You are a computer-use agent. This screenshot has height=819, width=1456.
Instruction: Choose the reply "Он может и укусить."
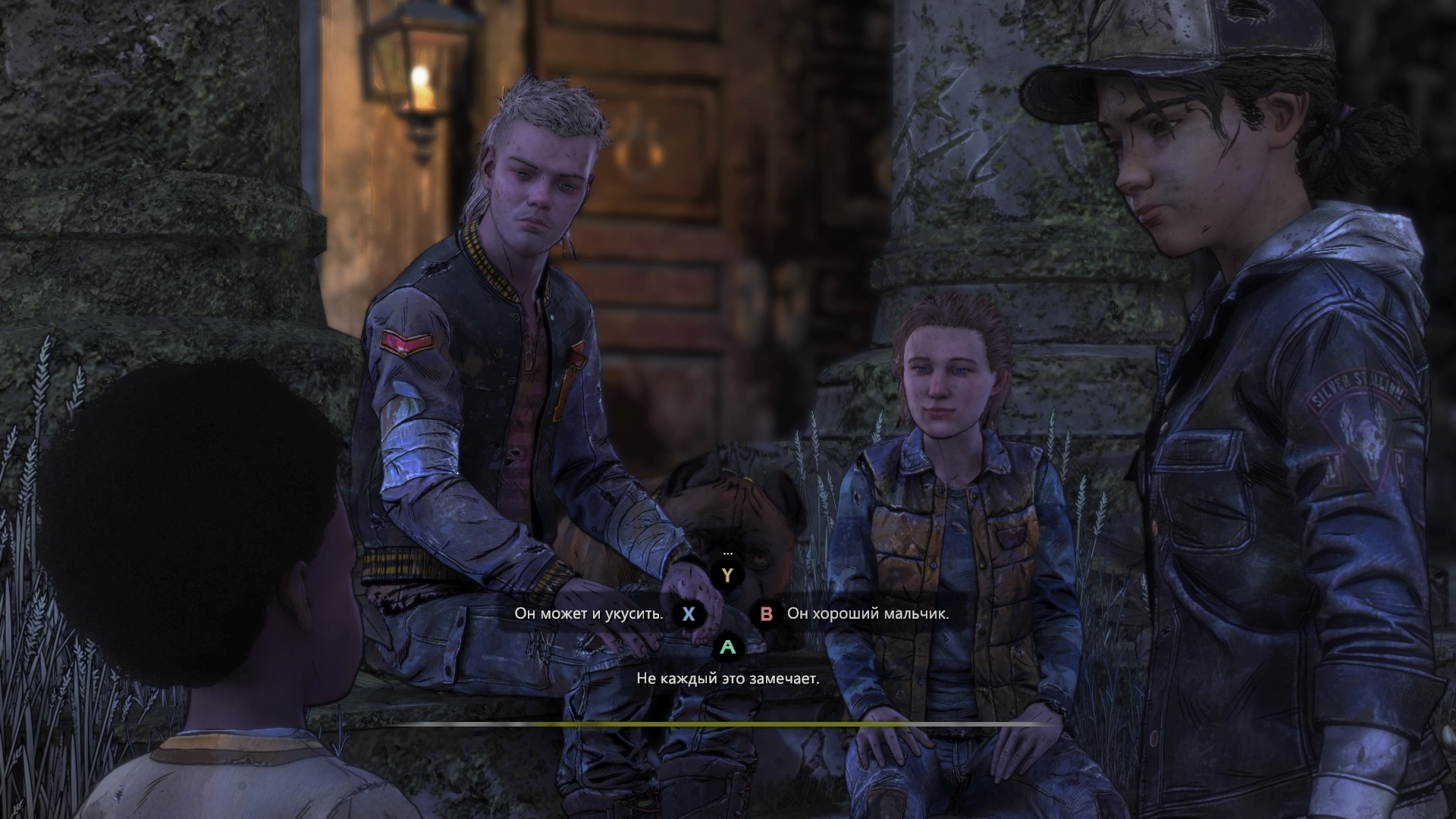click(x=589, y=613)
